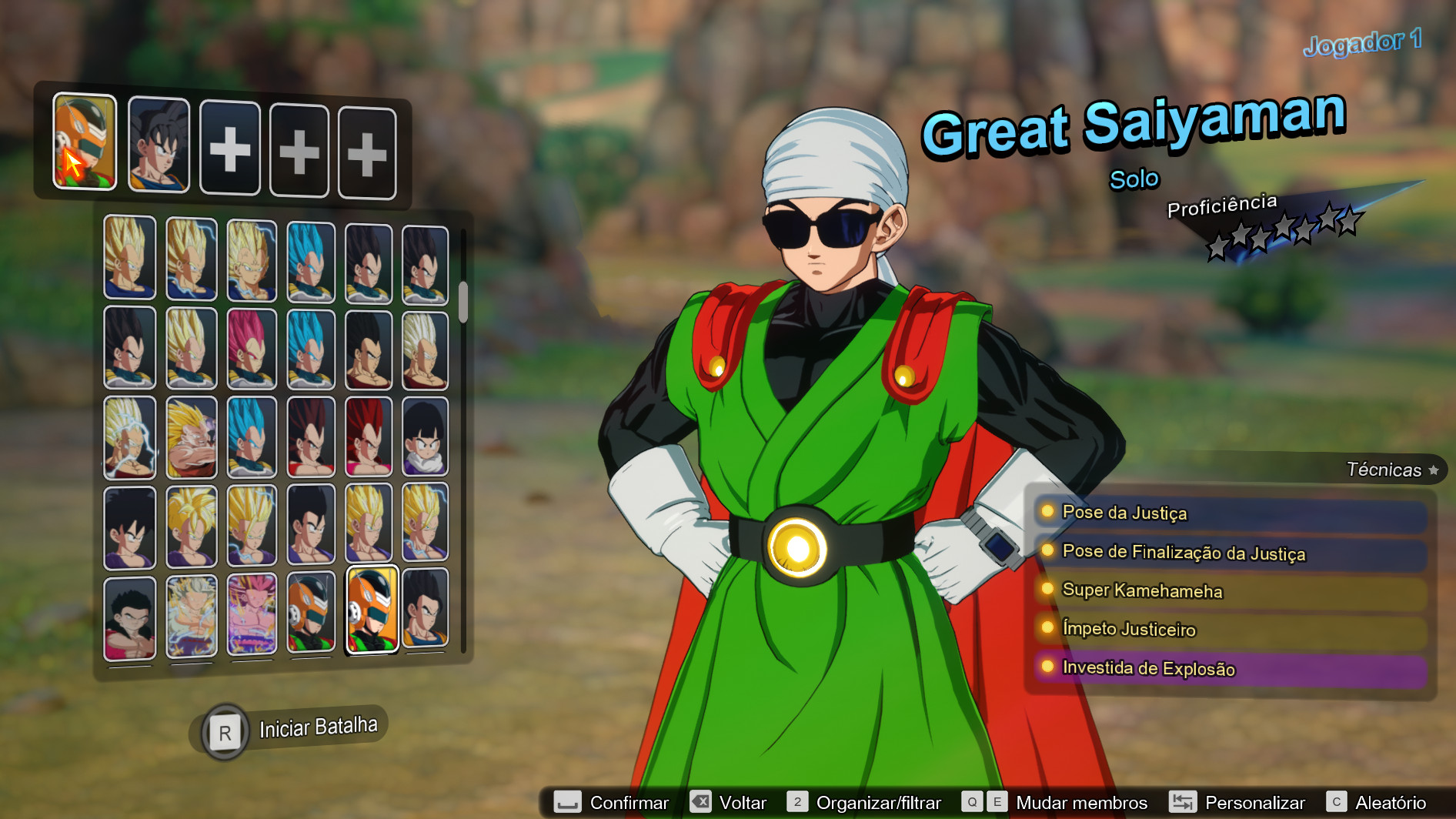Viewport: 1456px width, 819px height.
Task: Select Great Saiyaman in the first team slot
Action: [x=83, y=142]
